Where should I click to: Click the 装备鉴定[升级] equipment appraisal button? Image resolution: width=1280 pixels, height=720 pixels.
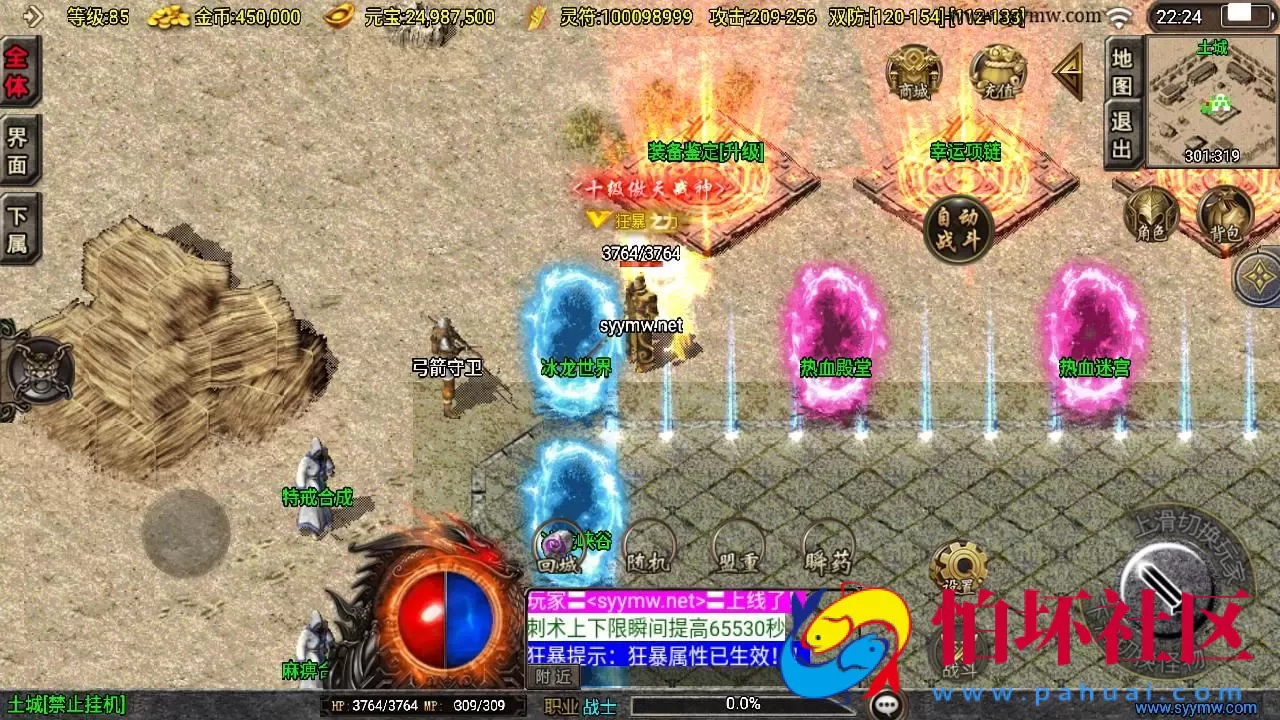click(705, 152)
